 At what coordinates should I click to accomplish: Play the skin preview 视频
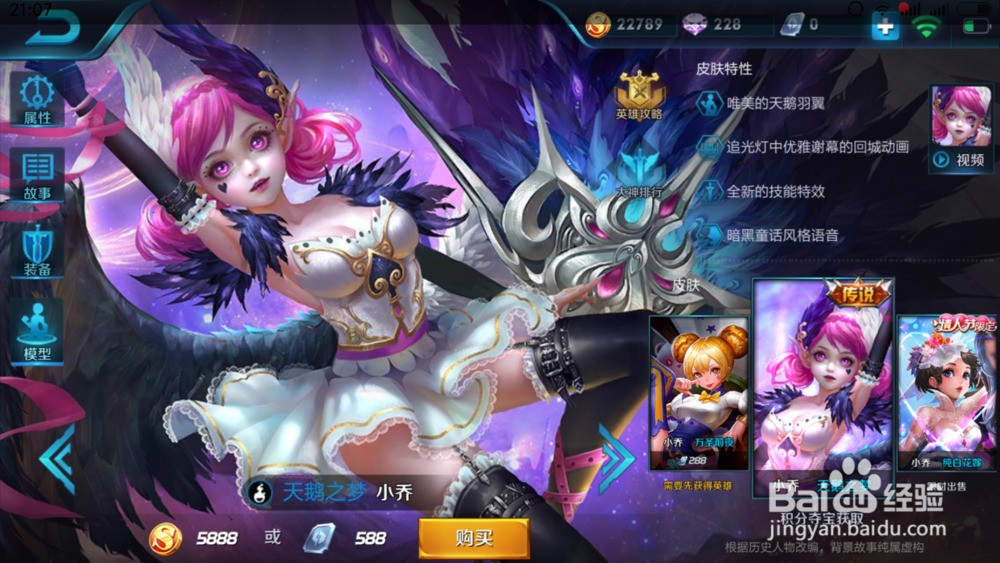point(961,128)
